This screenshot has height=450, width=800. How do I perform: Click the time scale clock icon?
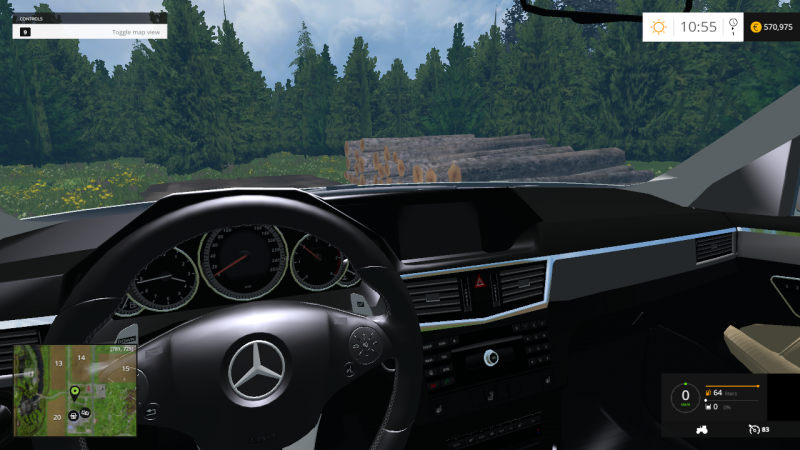click(733, 26)
